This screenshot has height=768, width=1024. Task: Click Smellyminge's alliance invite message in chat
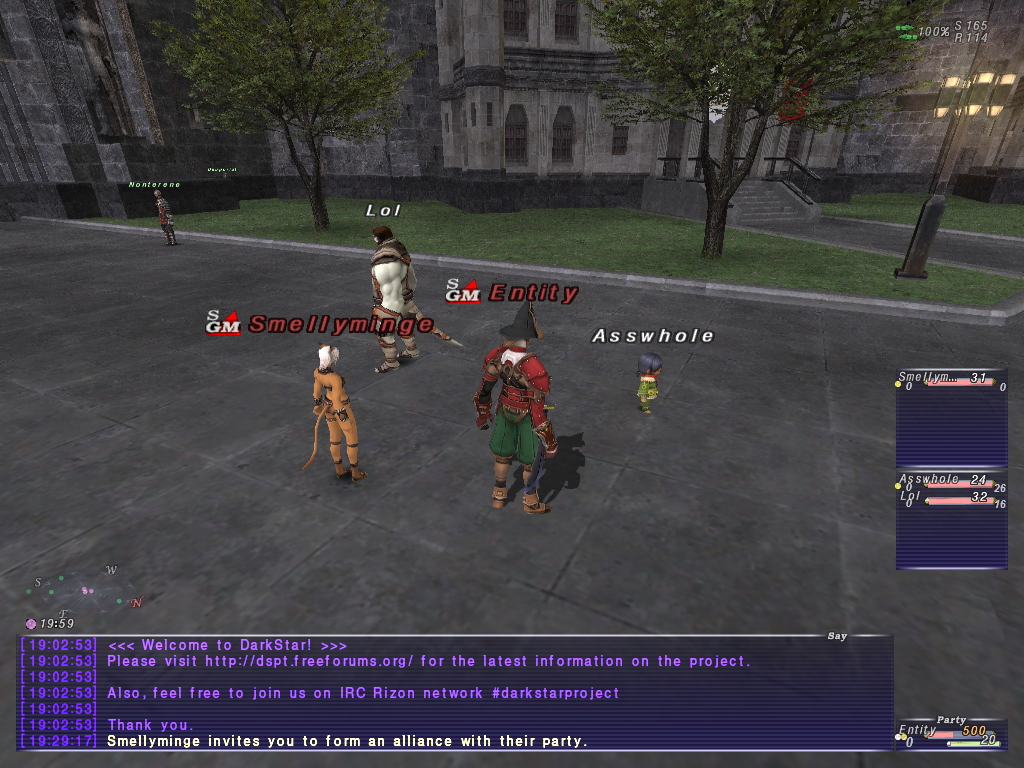(x=347, y=741)
